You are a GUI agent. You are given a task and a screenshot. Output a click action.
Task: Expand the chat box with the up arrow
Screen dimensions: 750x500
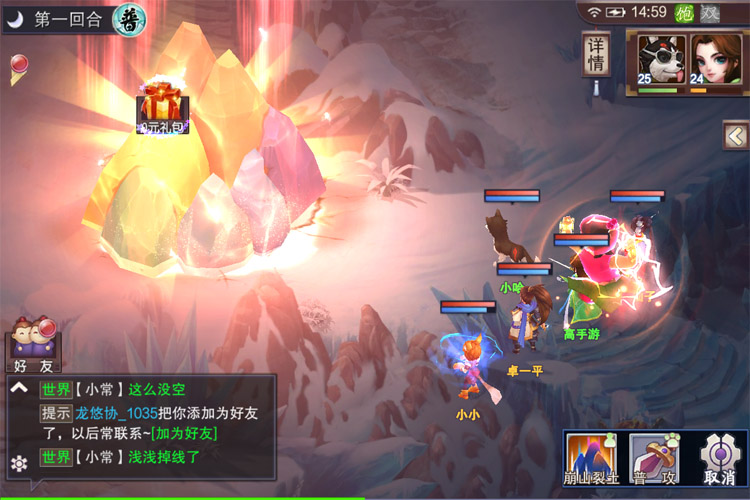click(x=18, y=388)
